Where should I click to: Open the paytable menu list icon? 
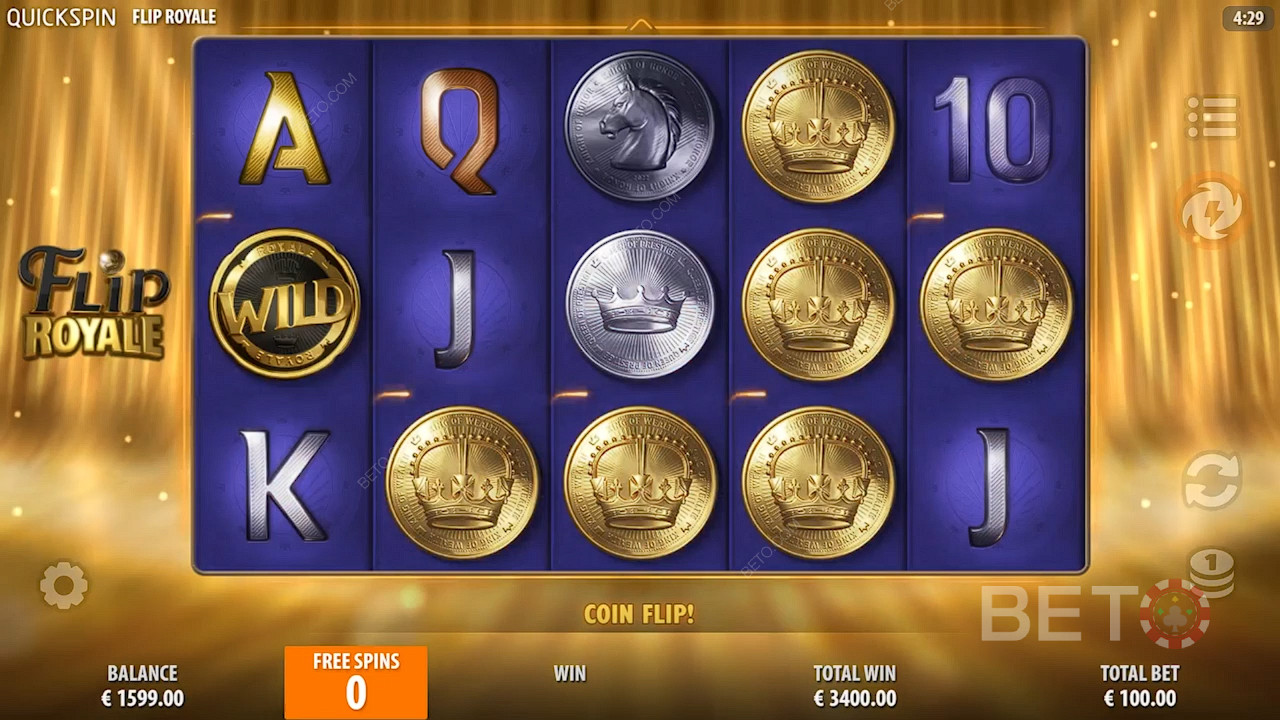point(1212,118)
